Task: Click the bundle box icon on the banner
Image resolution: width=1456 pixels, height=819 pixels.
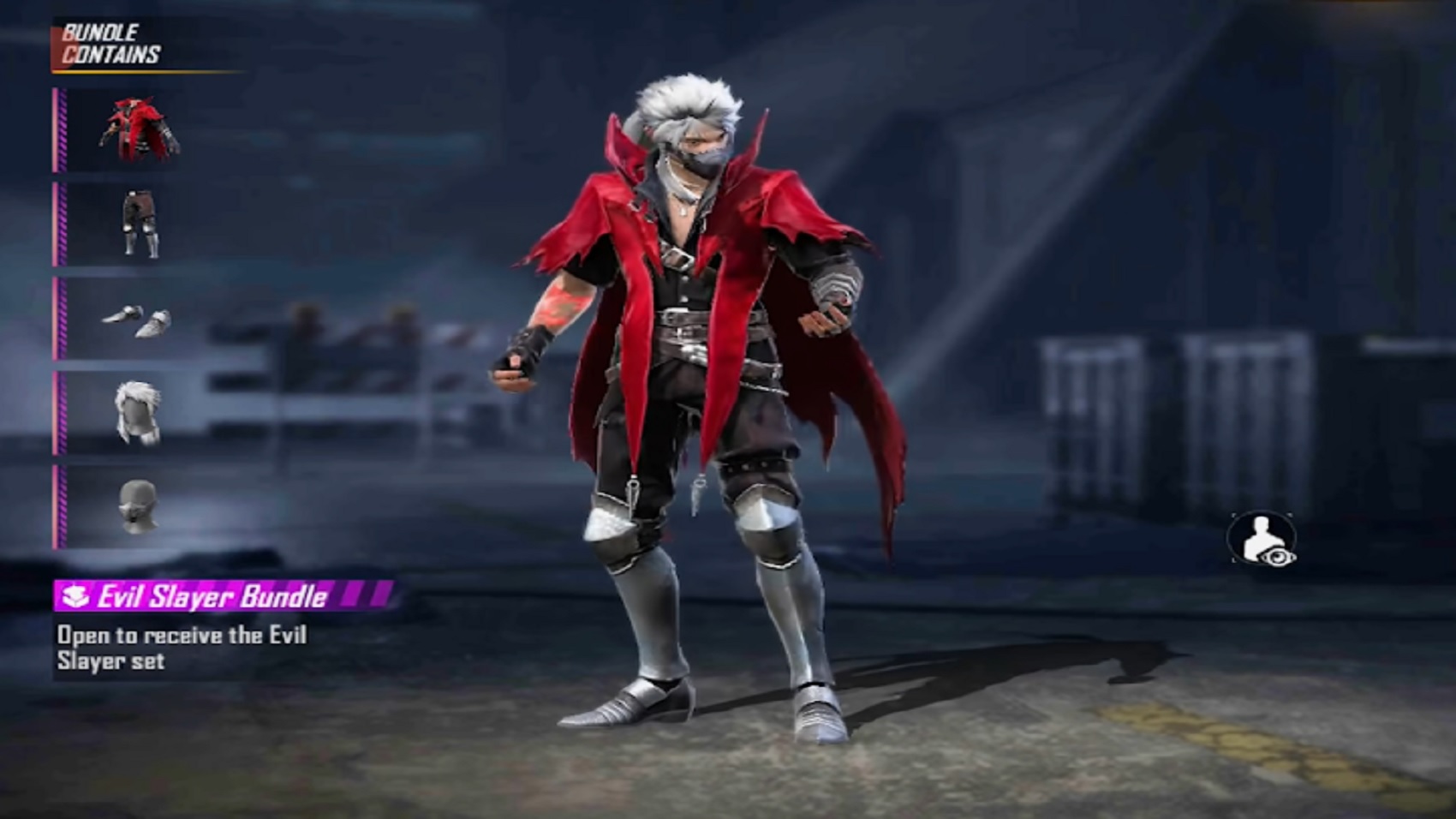Action: pyautogui.click(x=75, y=595)
